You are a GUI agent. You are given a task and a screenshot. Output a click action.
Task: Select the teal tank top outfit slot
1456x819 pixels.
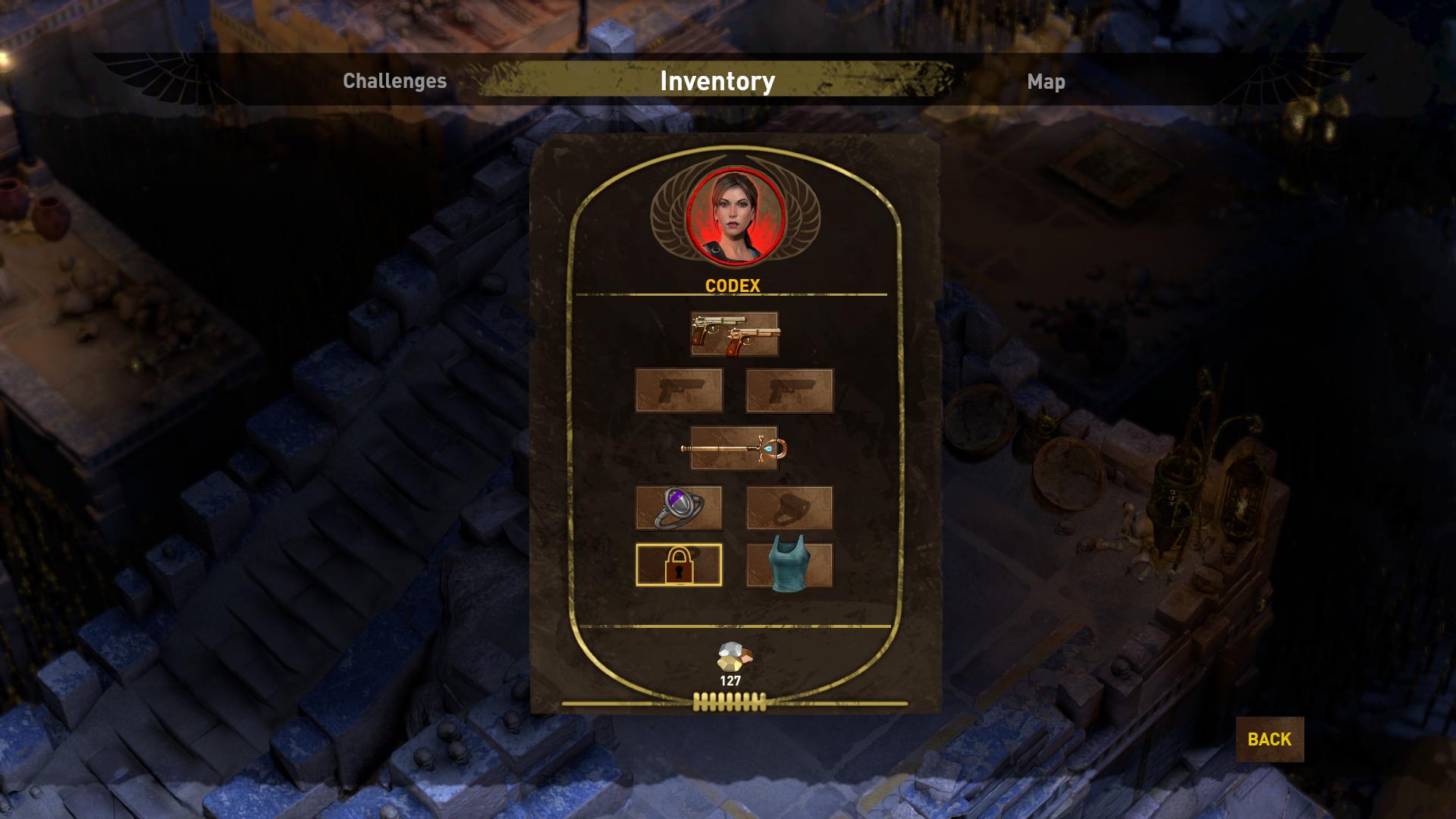coord(789,565)
